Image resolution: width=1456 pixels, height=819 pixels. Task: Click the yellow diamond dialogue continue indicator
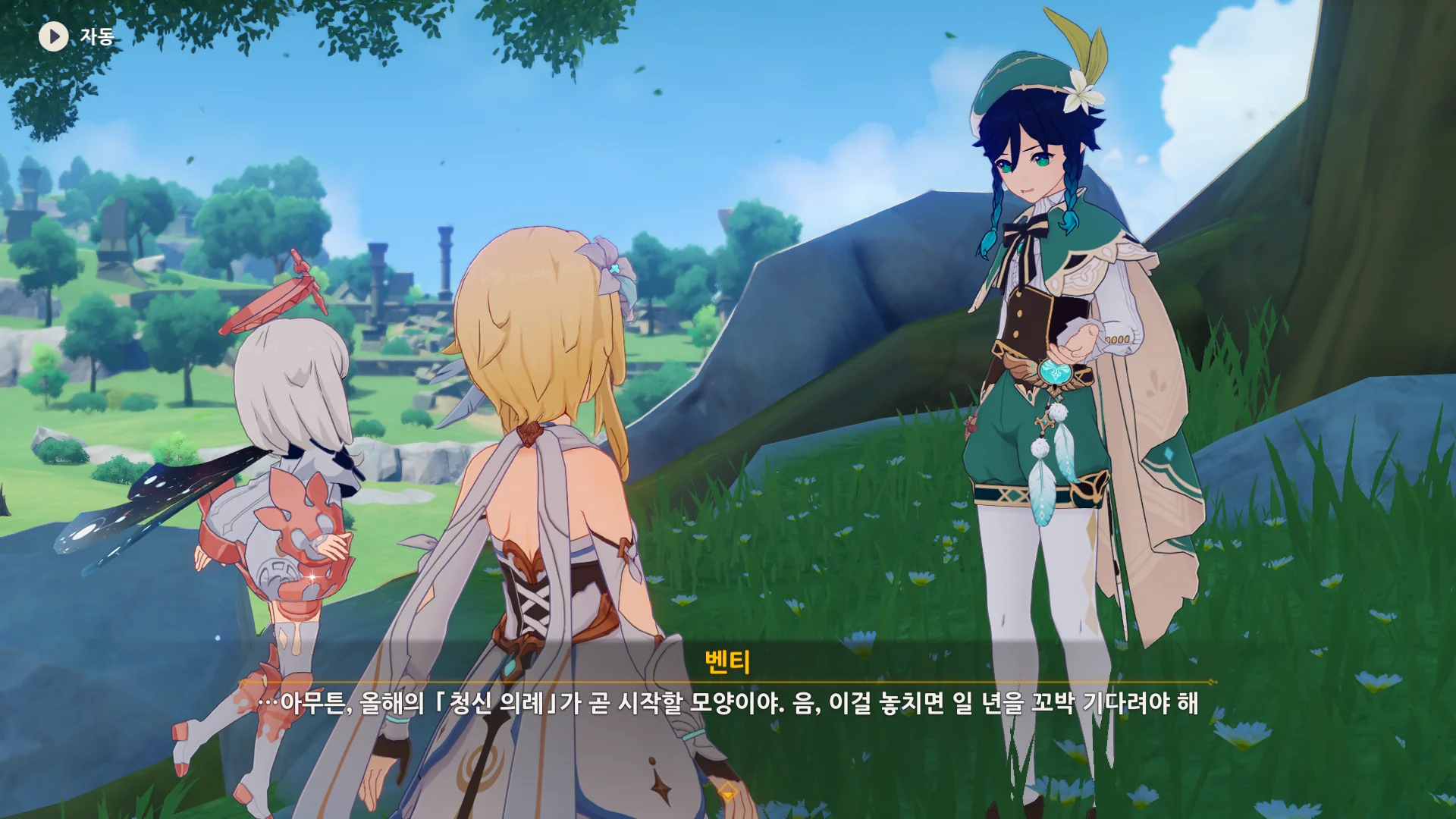[x=728, y=792]
